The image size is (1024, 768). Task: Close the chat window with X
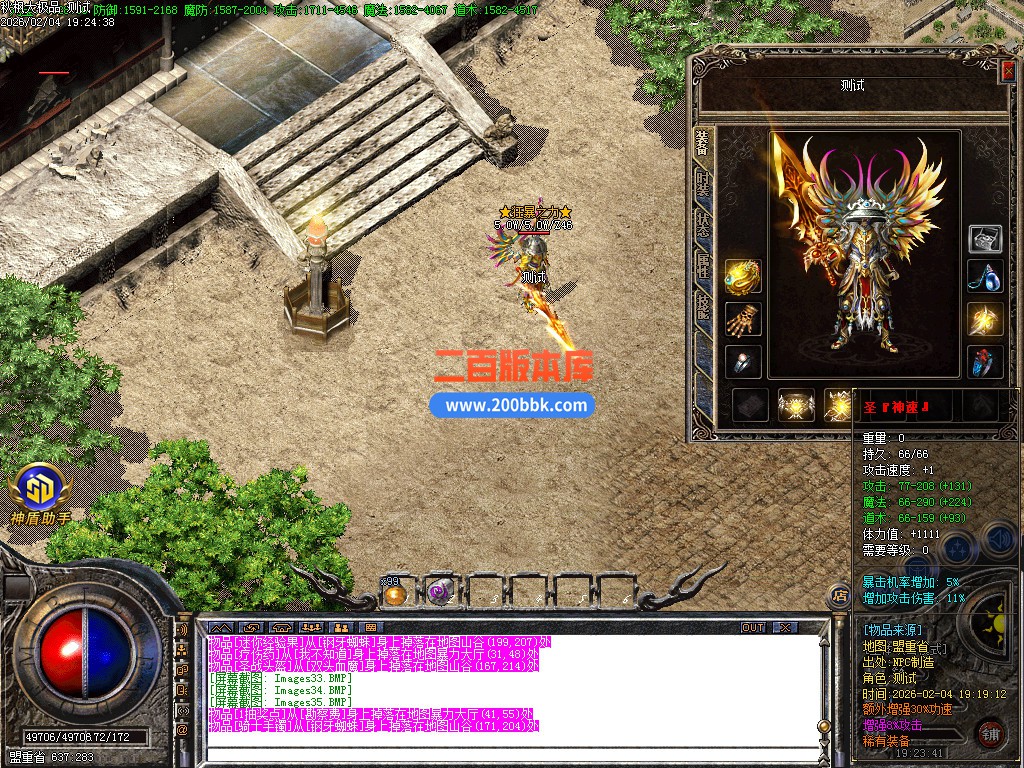786,627
